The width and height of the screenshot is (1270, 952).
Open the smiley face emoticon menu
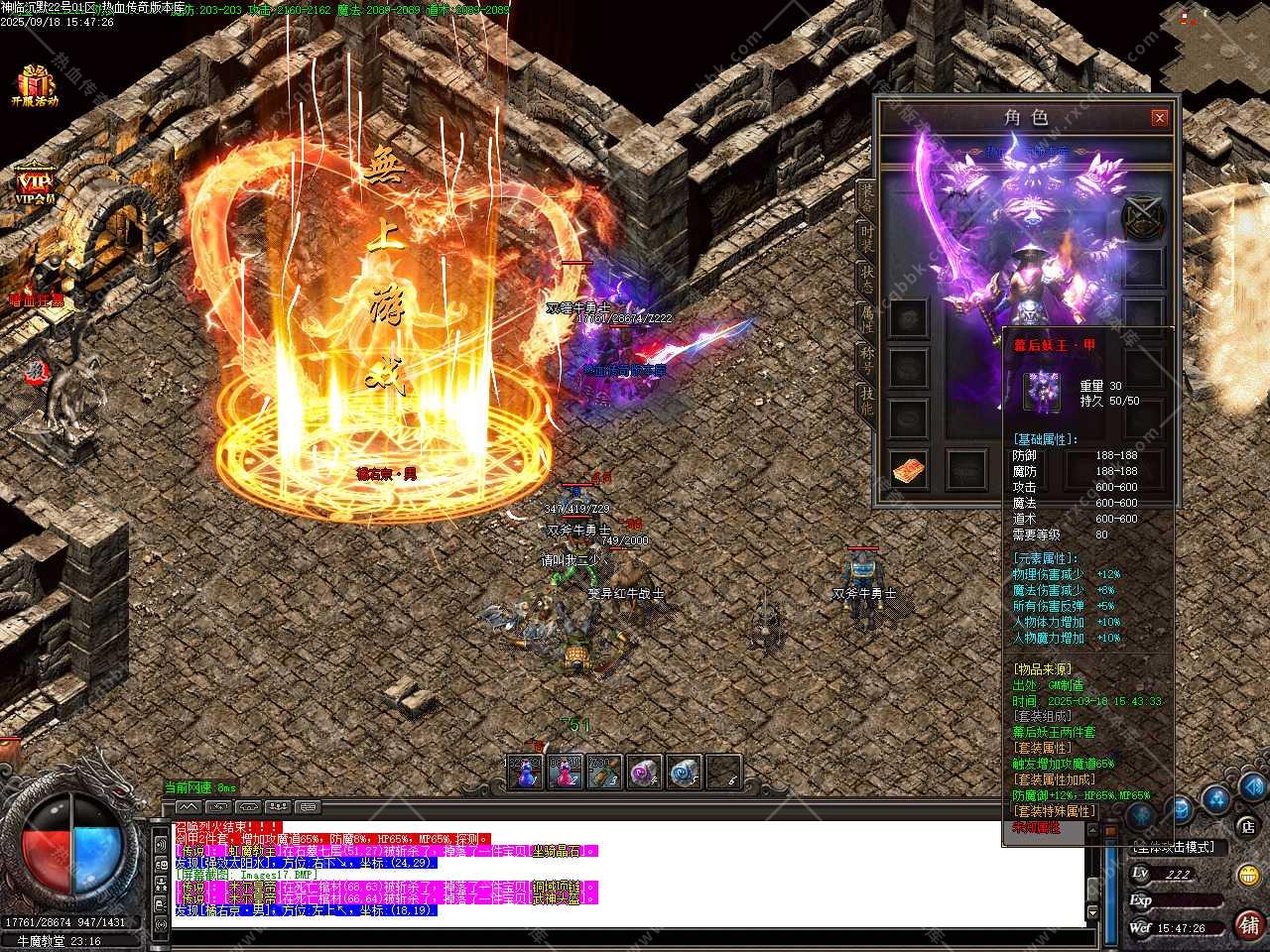coord(1248,875)
